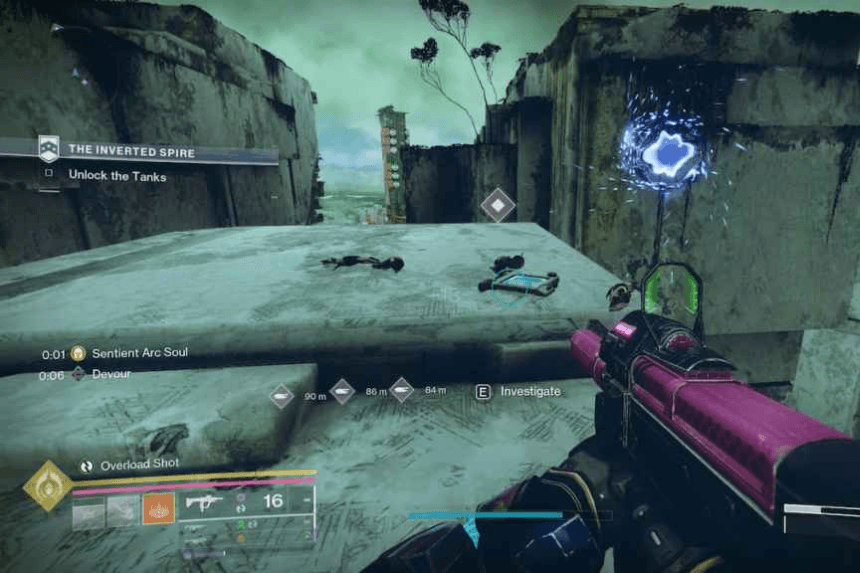The image size is (860, 573).
Task: Click the Unlock the Tanks objective entry
Action: click(x=117, y=175)
